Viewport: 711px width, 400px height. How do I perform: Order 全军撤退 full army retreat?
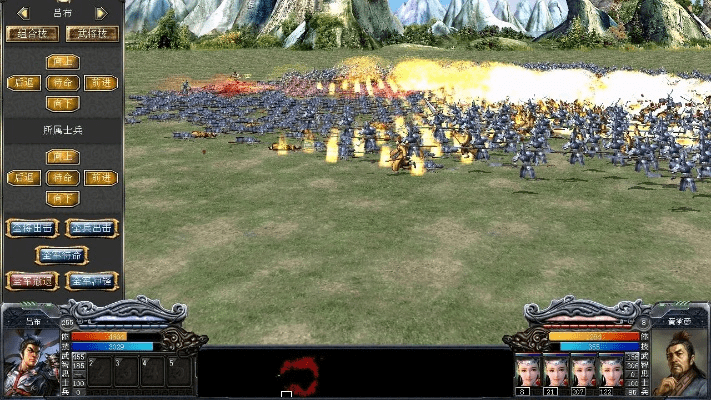pyautogui.click(x=32, y=281)
